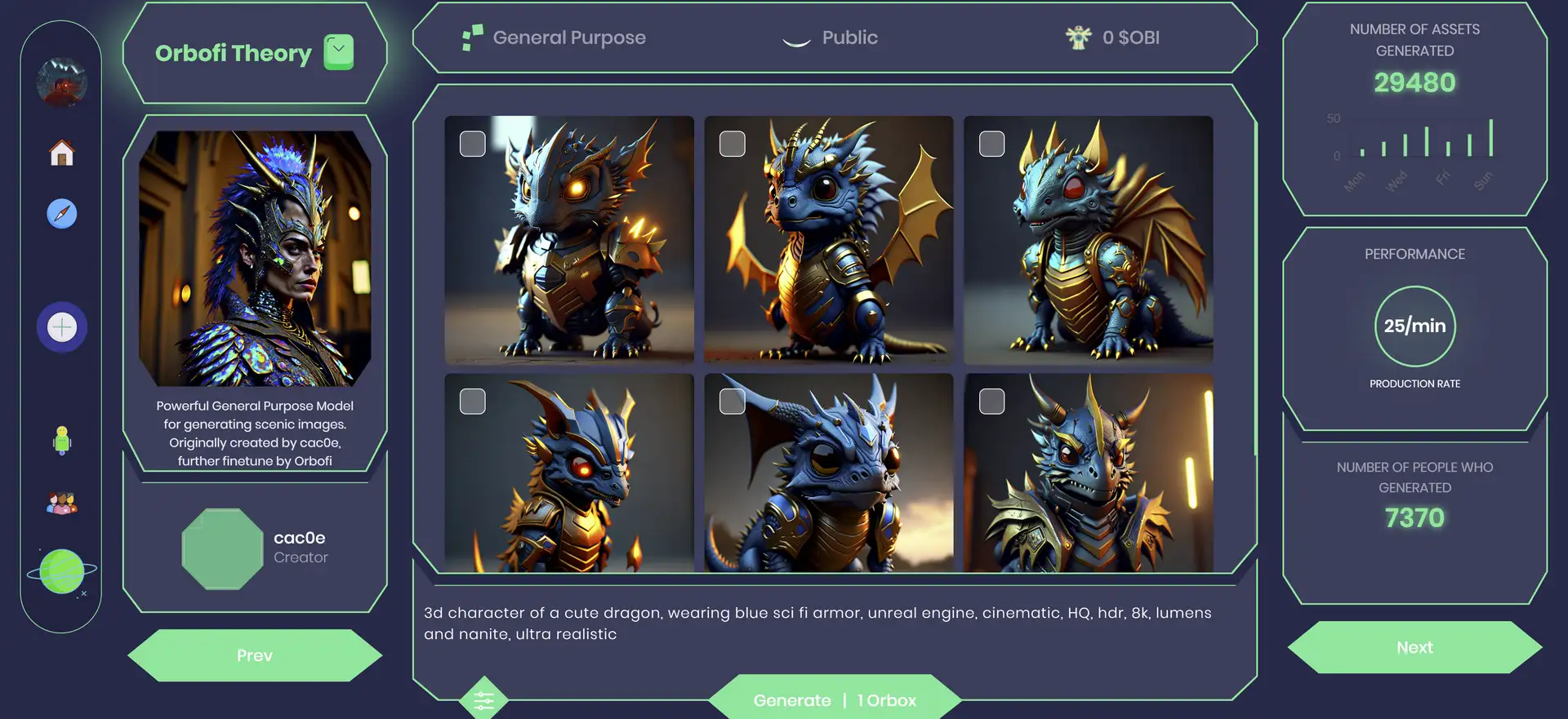The width and height of the screenshot is (1568, 719).
Task: Edit the dragon prompt text field
Action: coord(817,624)
